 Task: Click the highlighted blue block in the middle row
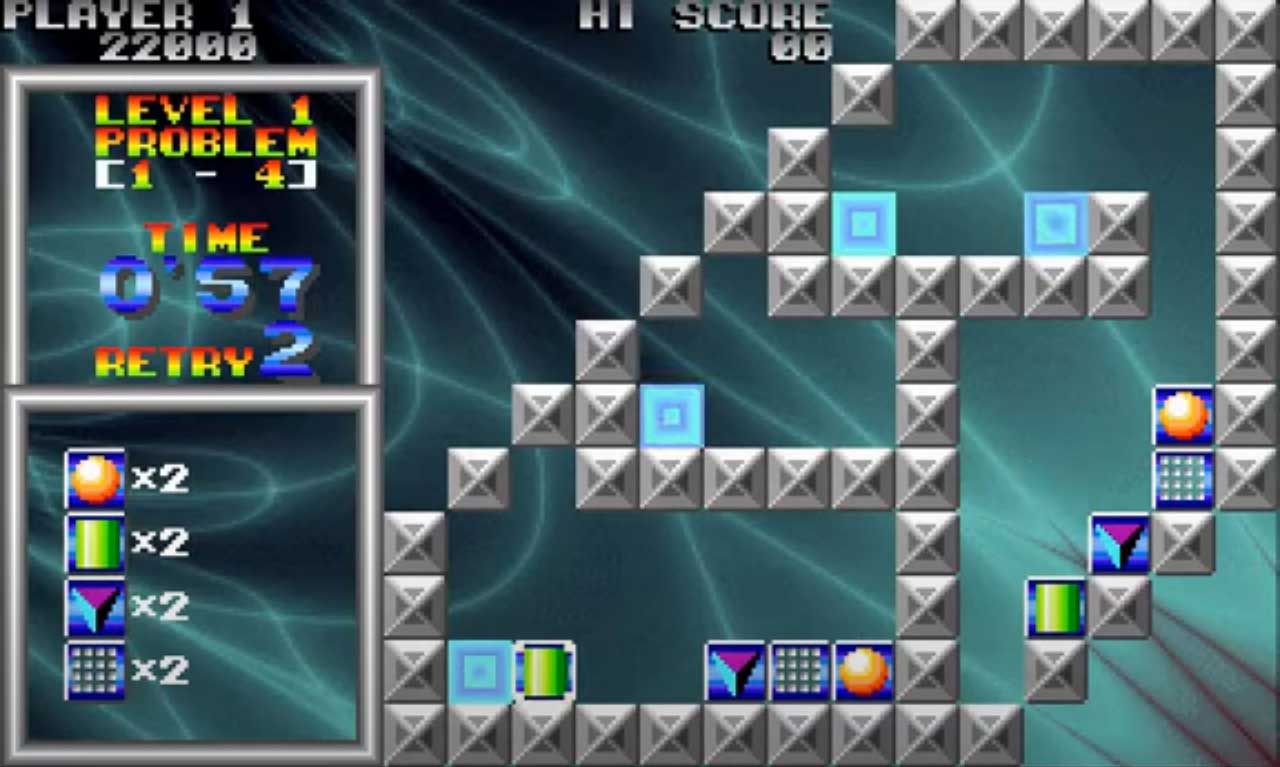coord(670,413)
